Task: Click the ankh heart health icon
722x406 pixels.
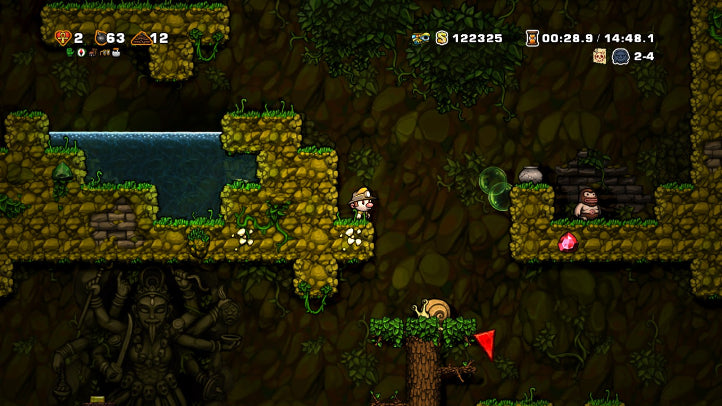Action: coord(62,38)
